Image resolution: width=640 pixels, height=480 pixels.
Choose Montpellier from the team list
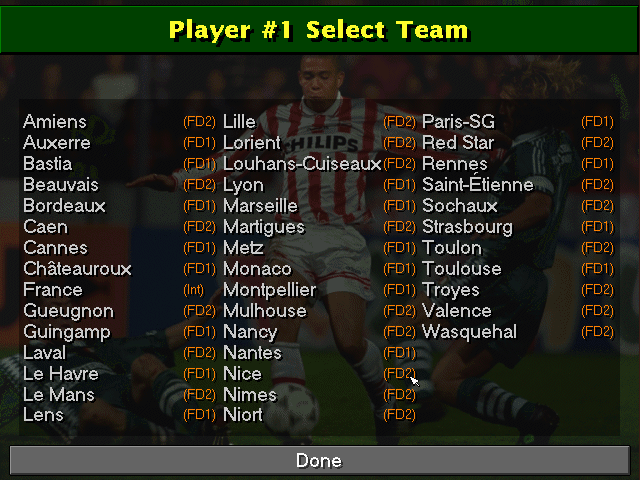[x=269, y=290]
